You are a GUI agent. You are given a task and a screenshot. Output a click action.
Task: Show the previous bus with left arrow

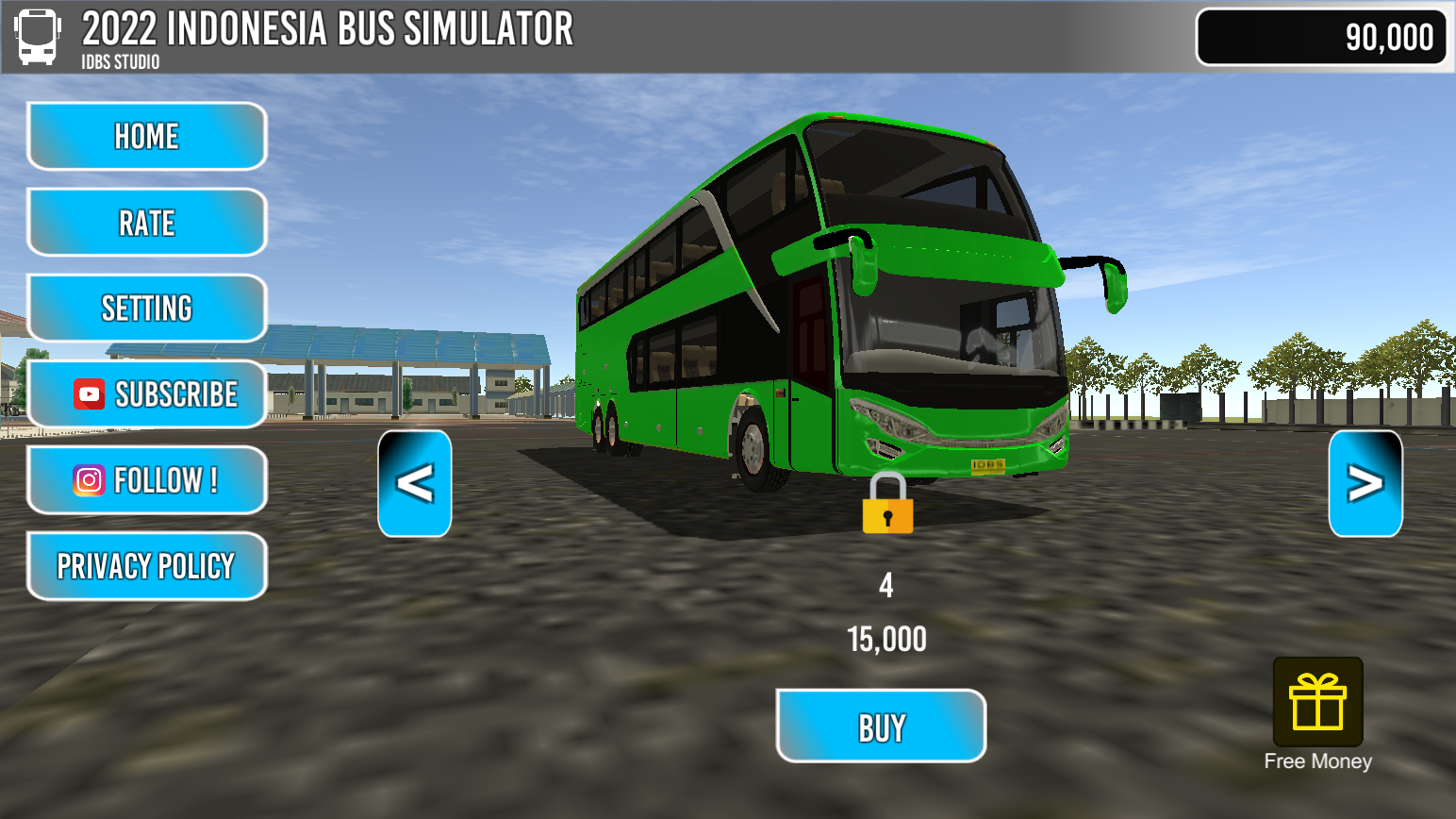pos(415,484)
